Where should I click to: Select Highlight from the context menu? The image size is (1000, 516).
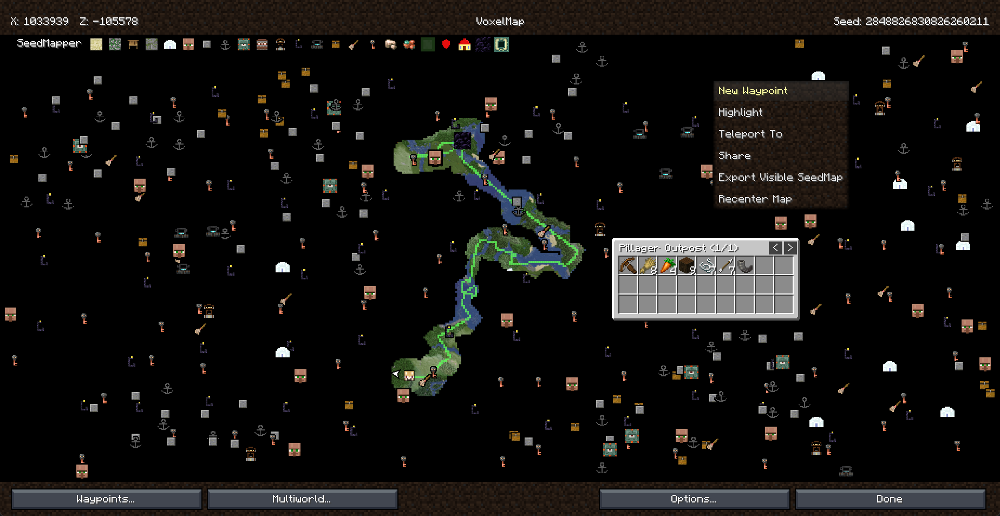pos(741,113)
